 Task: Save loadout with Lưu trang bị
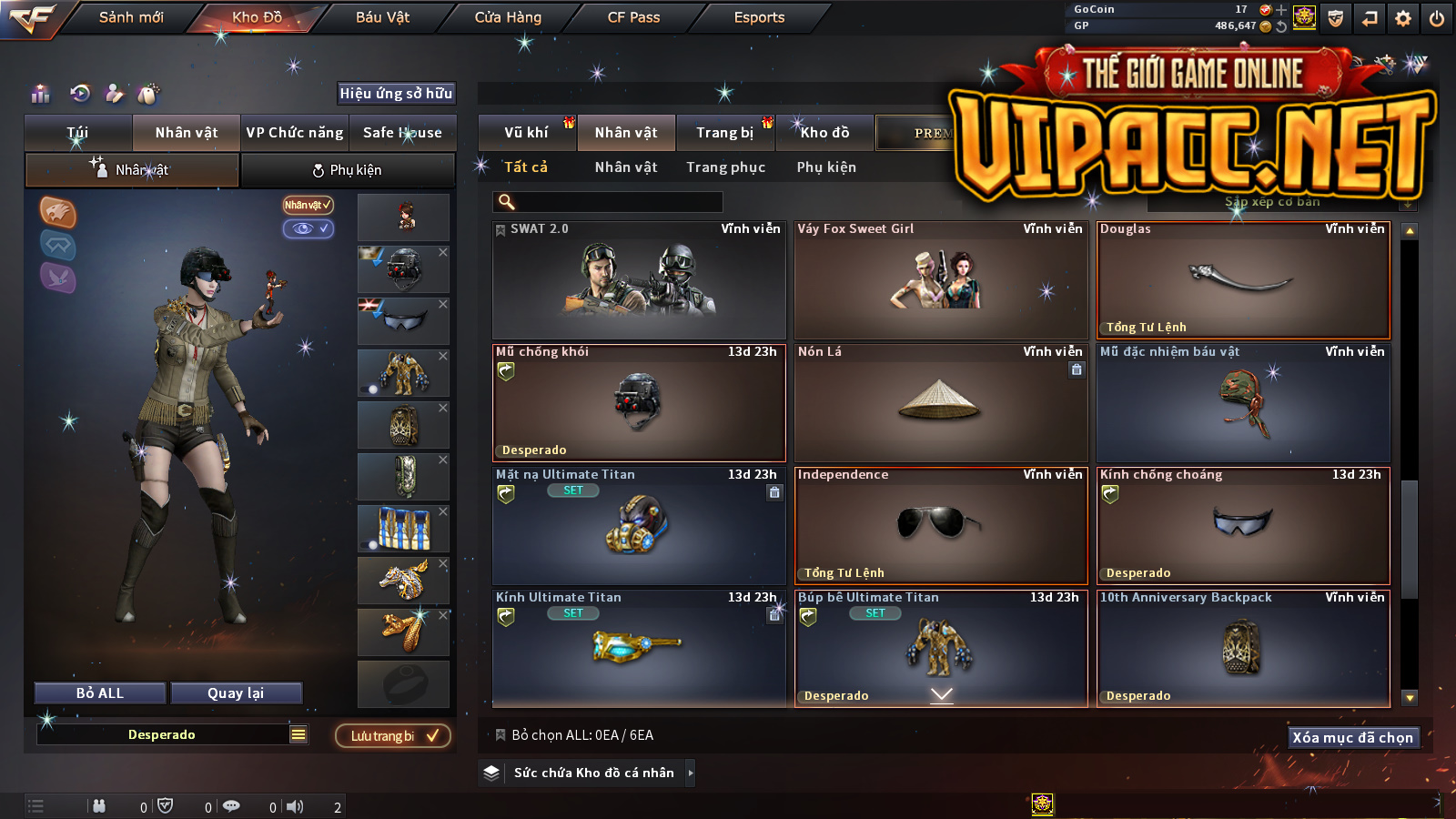point(393,736)
